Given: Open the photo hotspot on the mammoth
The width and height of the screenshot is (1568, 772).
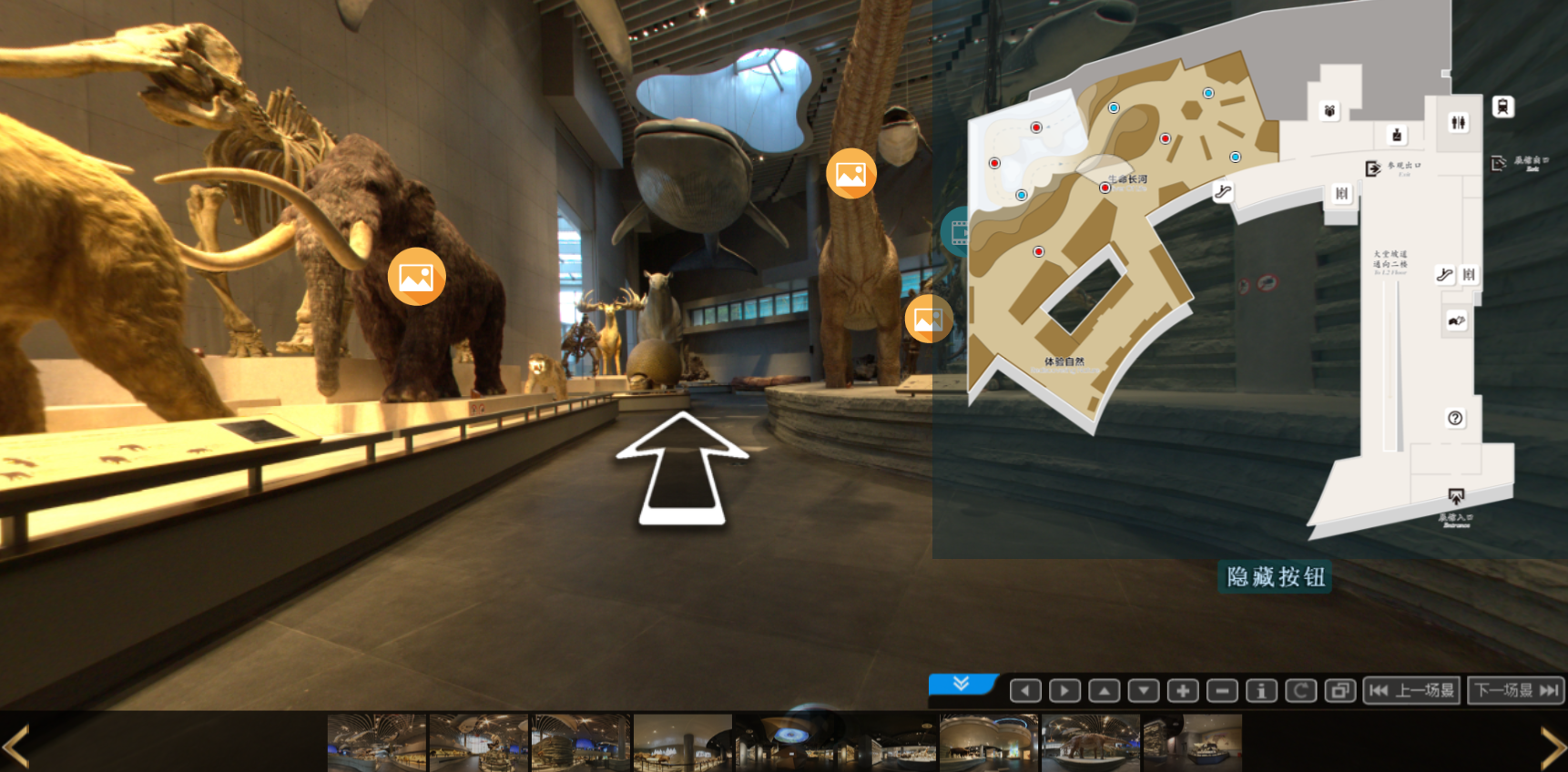Looking at the screenshot, I should (416, 277).
